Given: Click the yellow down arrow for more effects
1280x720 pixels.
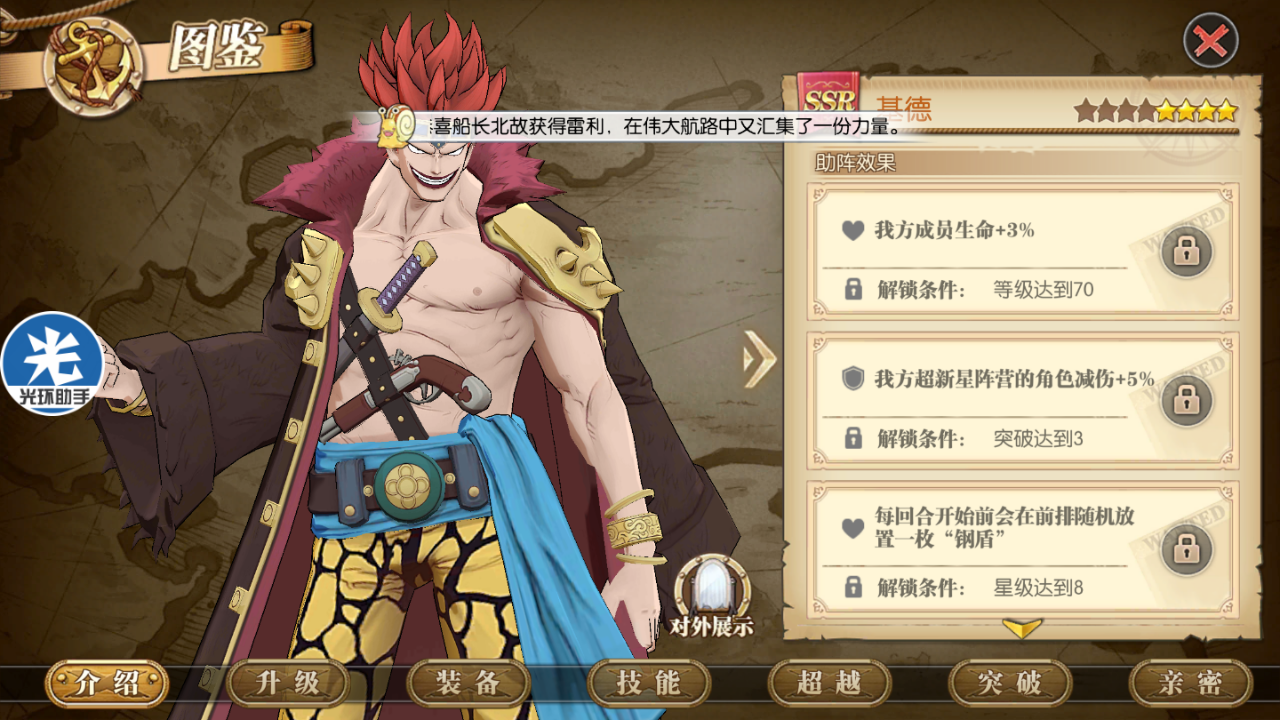Looking at the screenshot, I should pos(1022,628).
